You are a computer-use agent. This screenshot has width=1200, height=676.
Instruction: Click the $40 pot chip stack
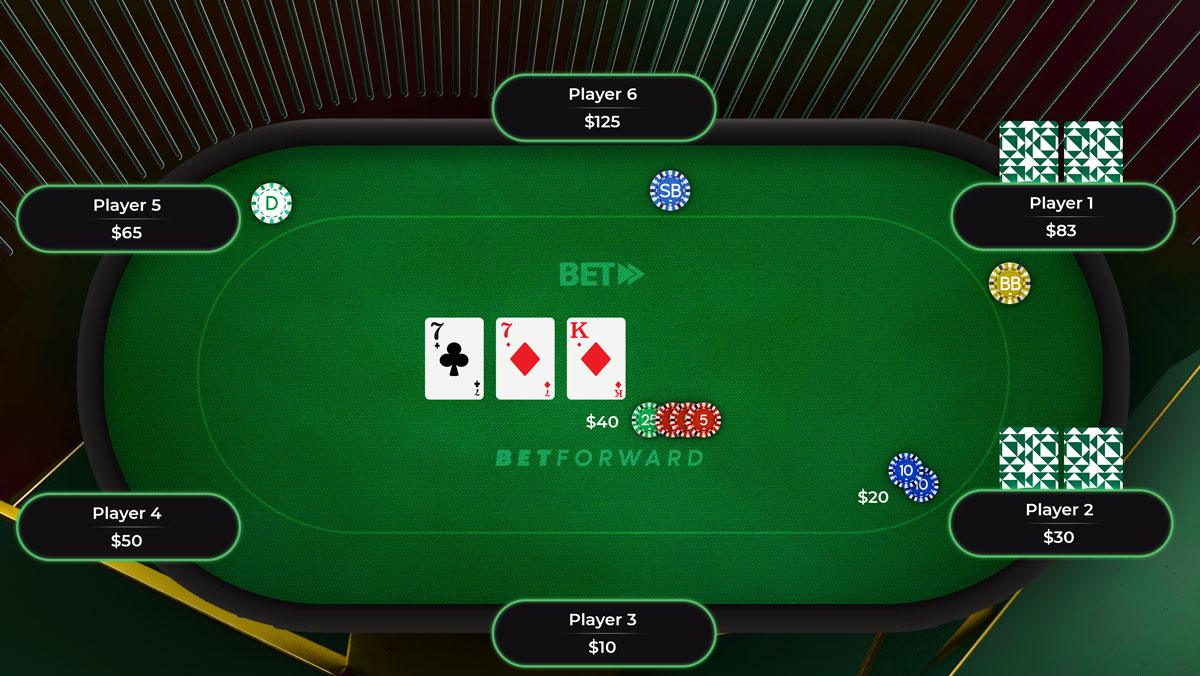coord(677,420)
